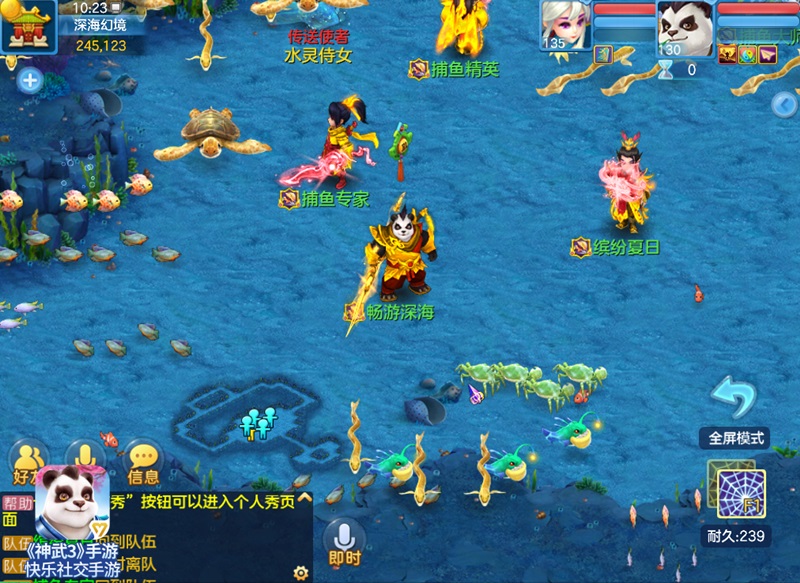Click the running figure buff icon

pos(727,55)
